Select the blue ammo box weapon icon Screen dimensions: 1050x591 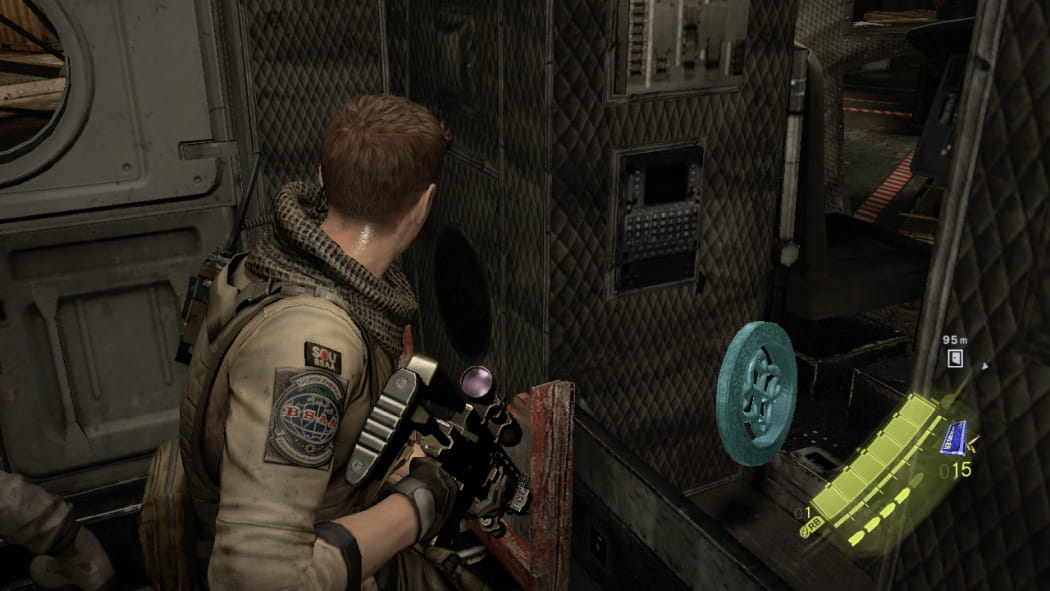point(955,436)
